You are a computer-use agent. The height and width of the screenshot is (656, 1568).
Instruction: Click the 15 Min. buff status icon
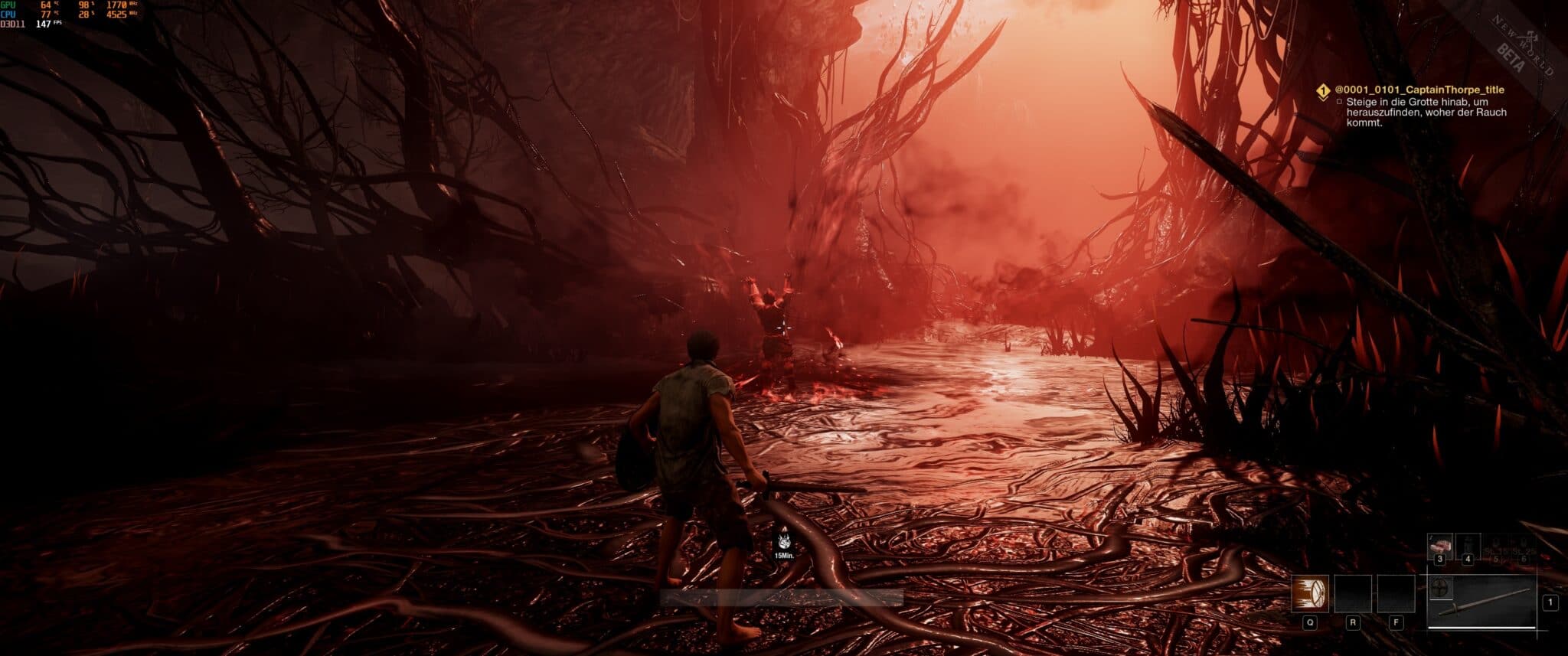(x=783, y=541)
